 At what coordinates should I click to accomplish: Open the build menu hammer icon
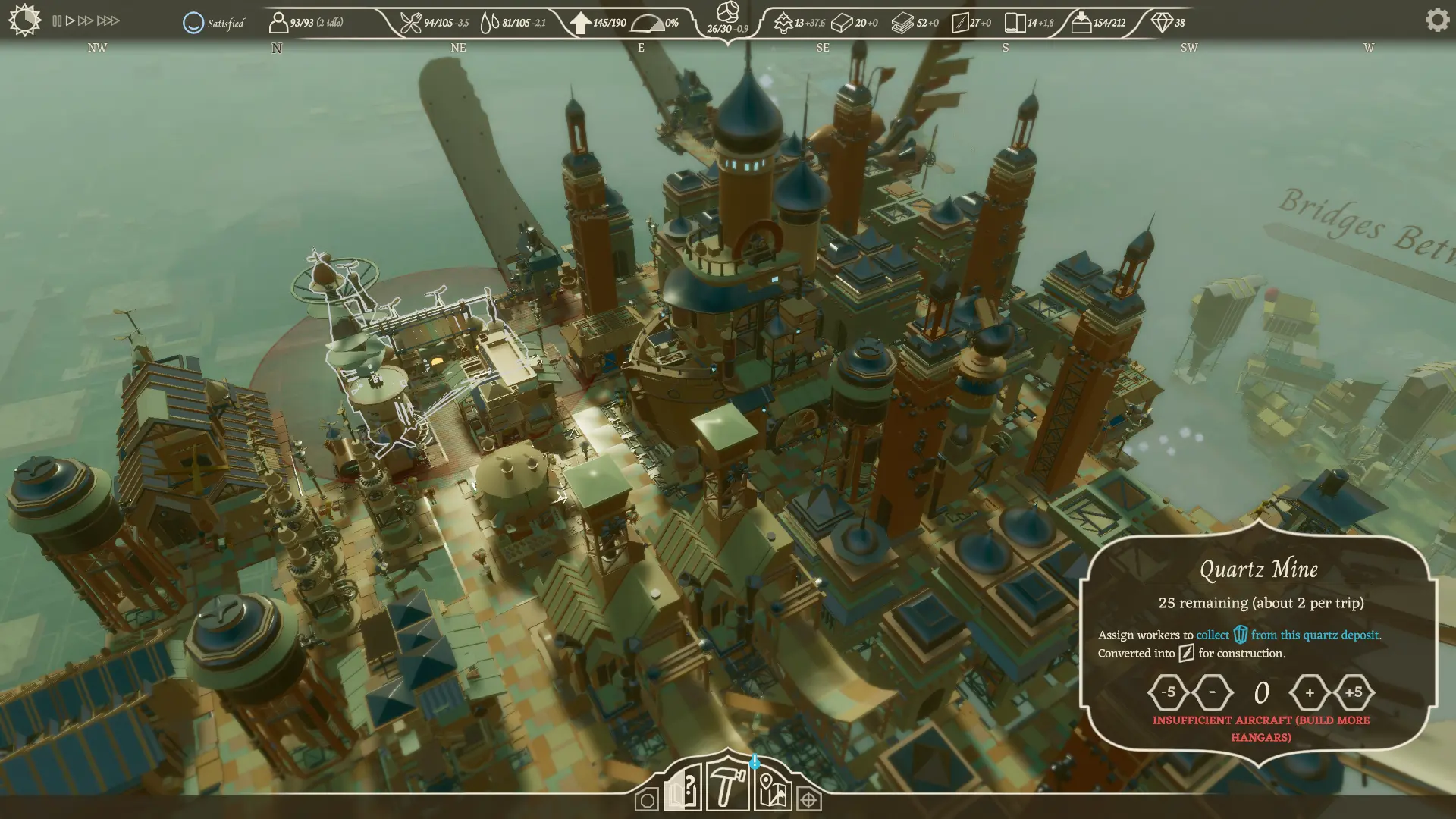click(x=726, y=788)
